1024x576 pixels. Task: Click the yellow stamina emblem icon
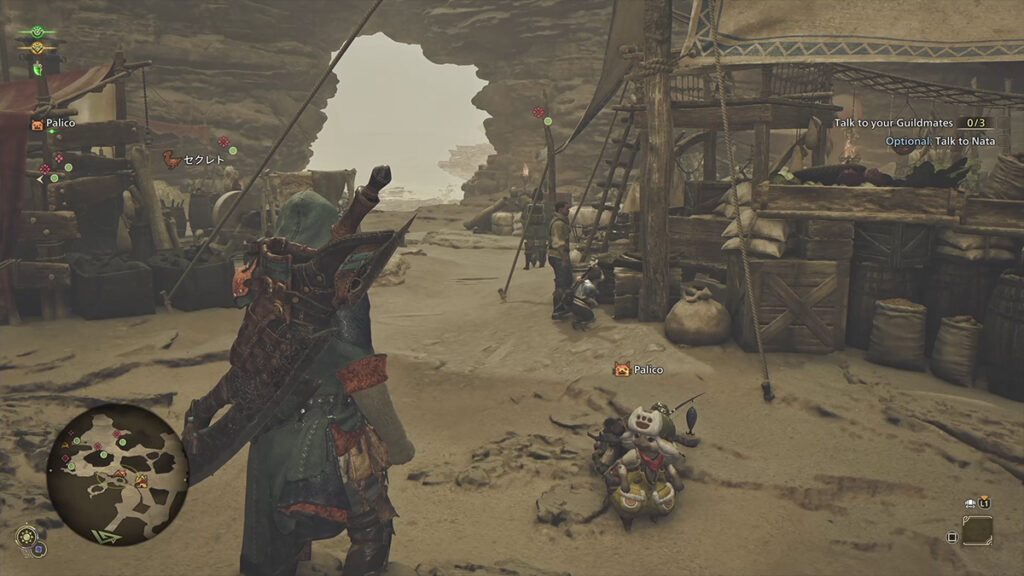coord(37,48)
